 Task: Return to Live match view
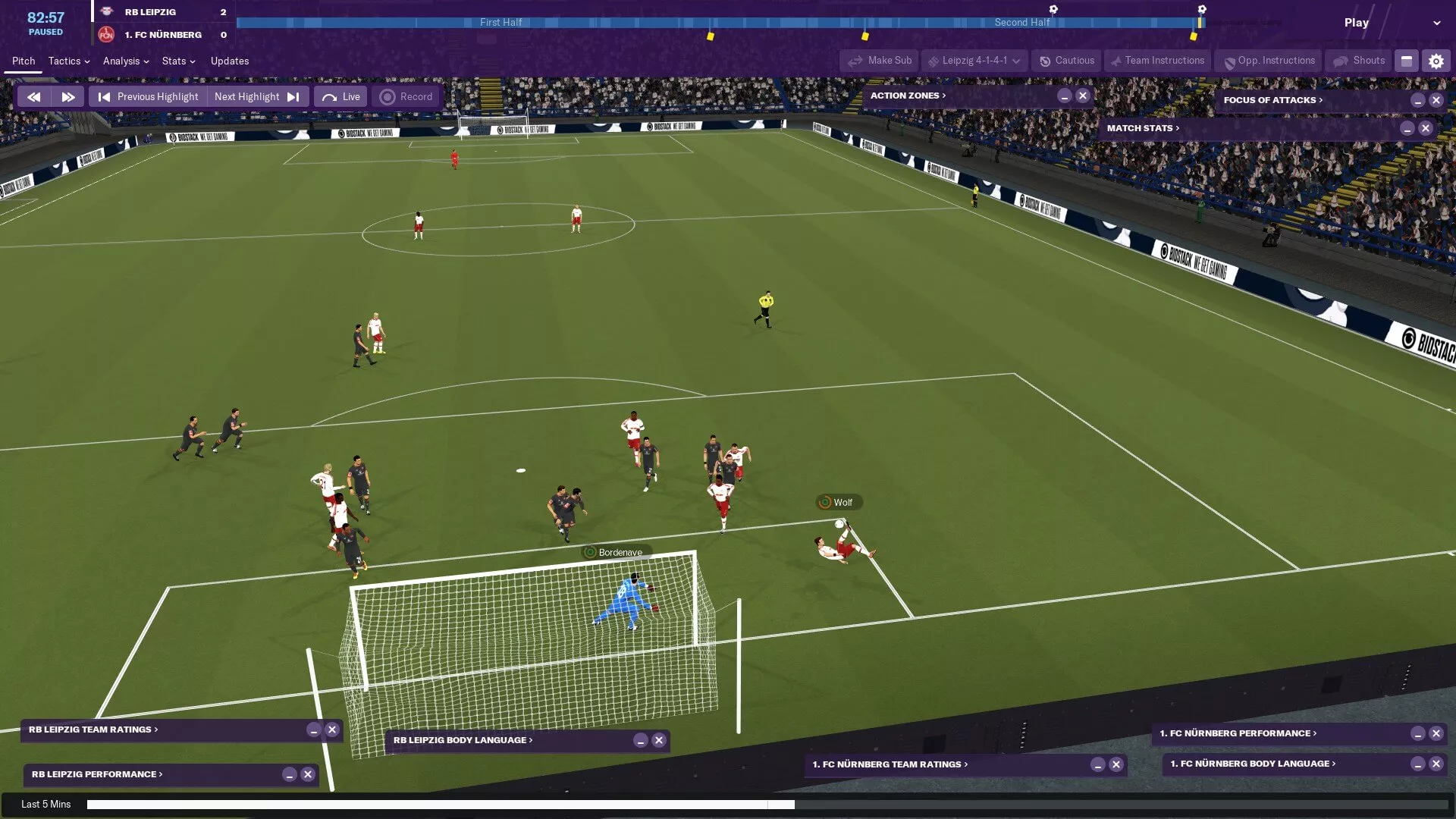point(341,97)
